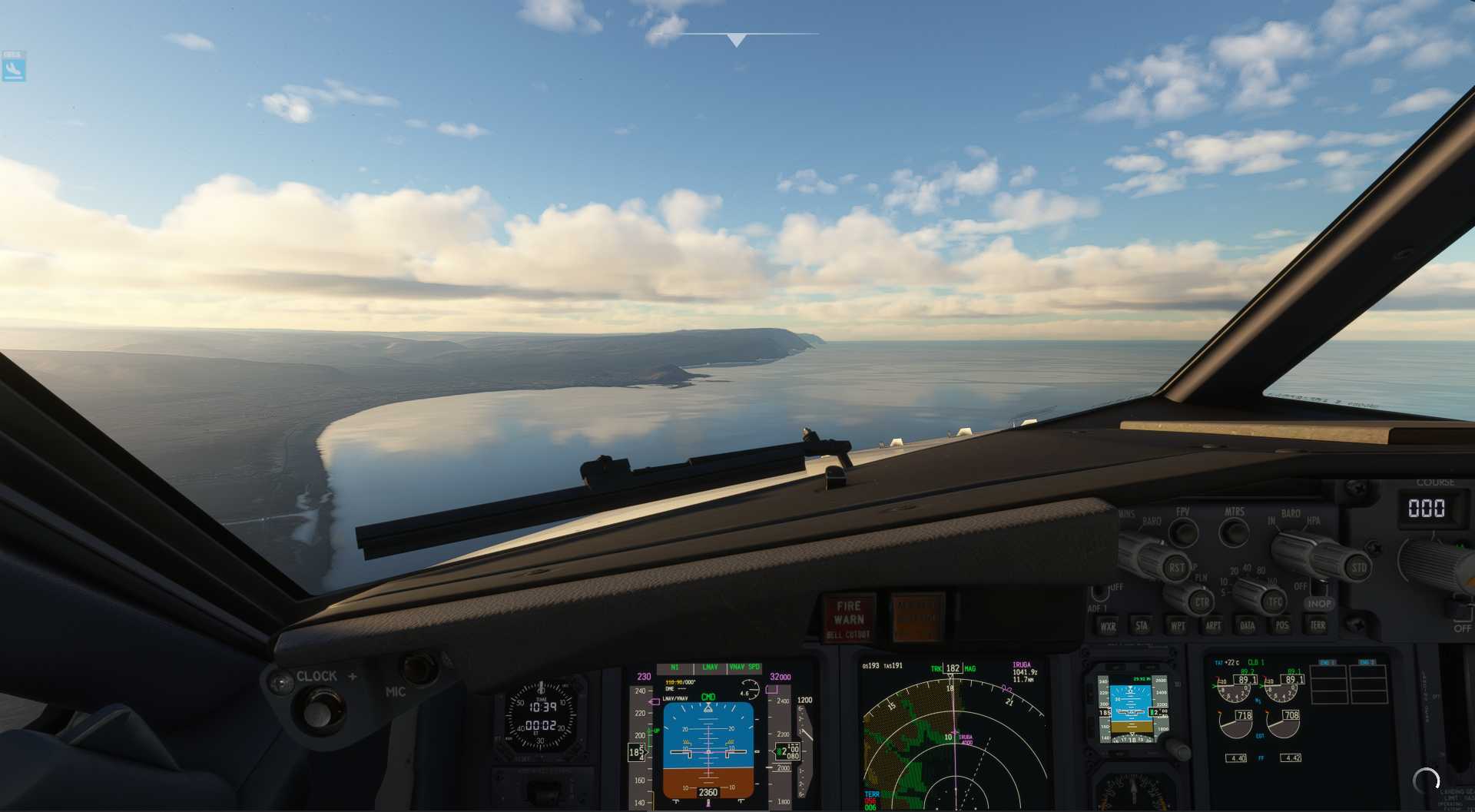
Task: Push the STD barometer standard button
Action: click(x=1358, y=568)
